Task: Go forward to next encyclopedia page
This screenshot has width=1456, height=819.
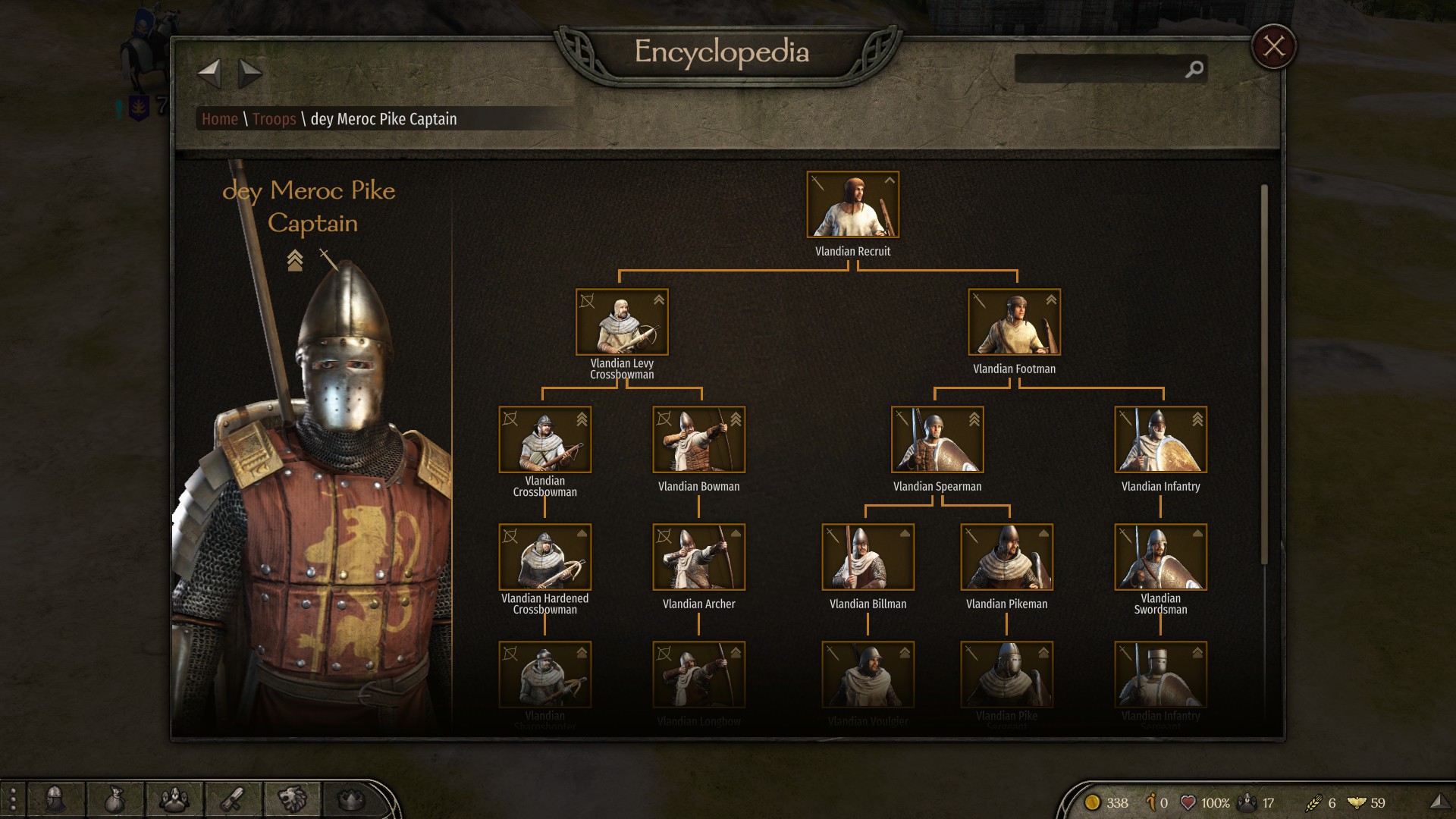Action: (249, 74)
